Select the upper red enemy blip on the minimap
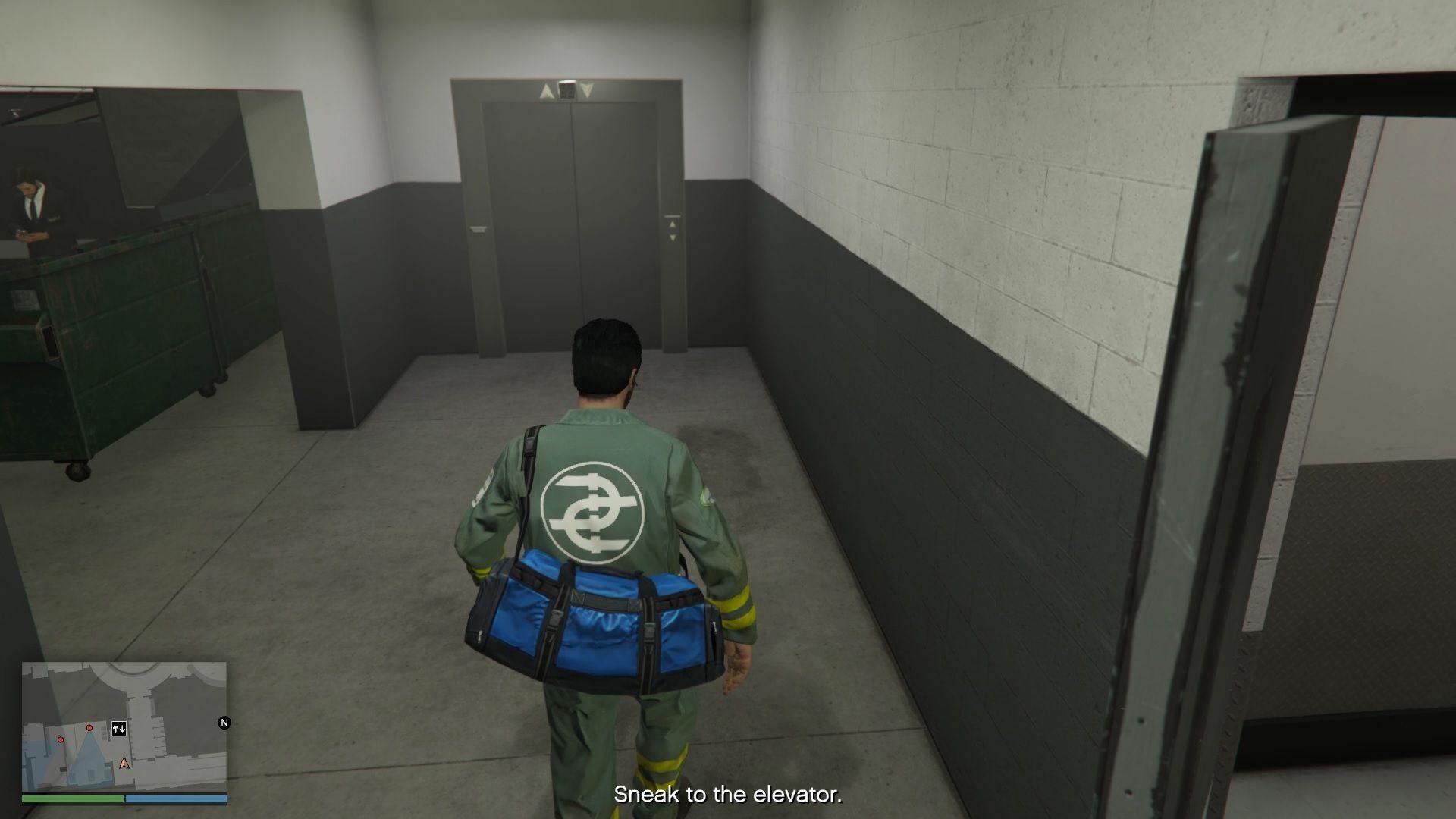 tap(89, 728)
